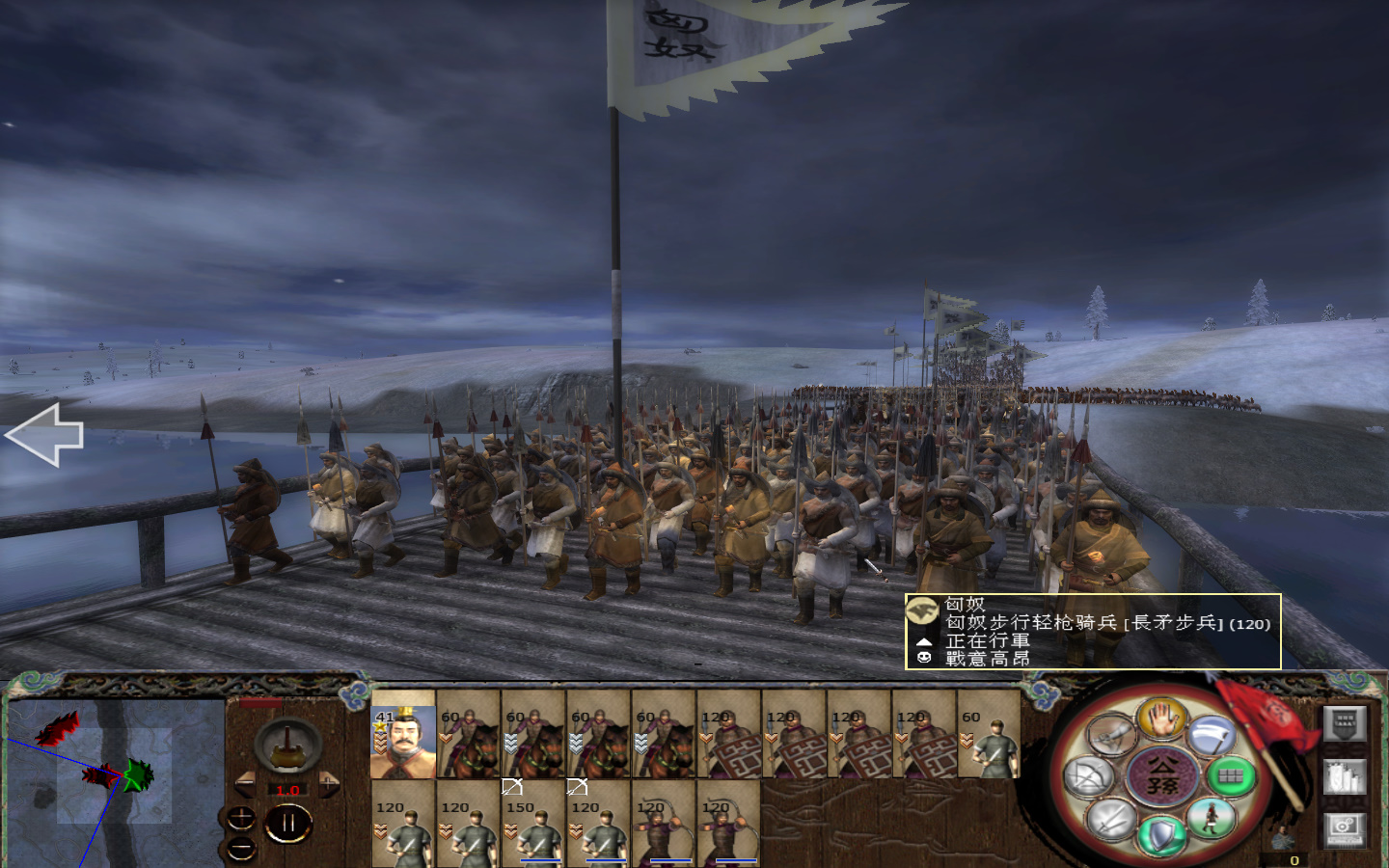The image size is (1389, 868).
Task: Click the 公孫 faction emblem at wheel center
Action: coord(1162,775)
